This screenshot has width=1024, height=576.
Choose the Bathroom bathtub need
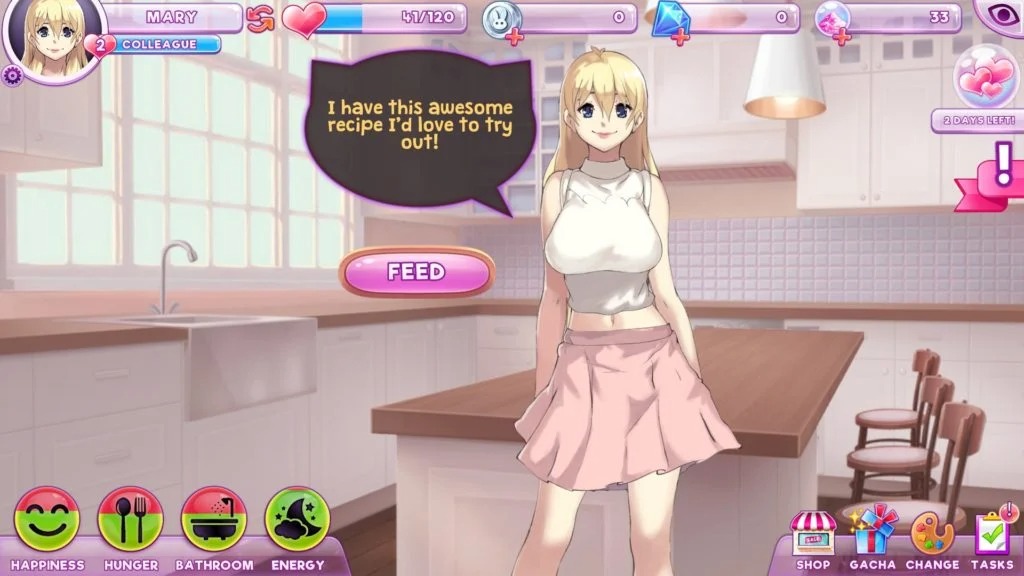[214, 520]
